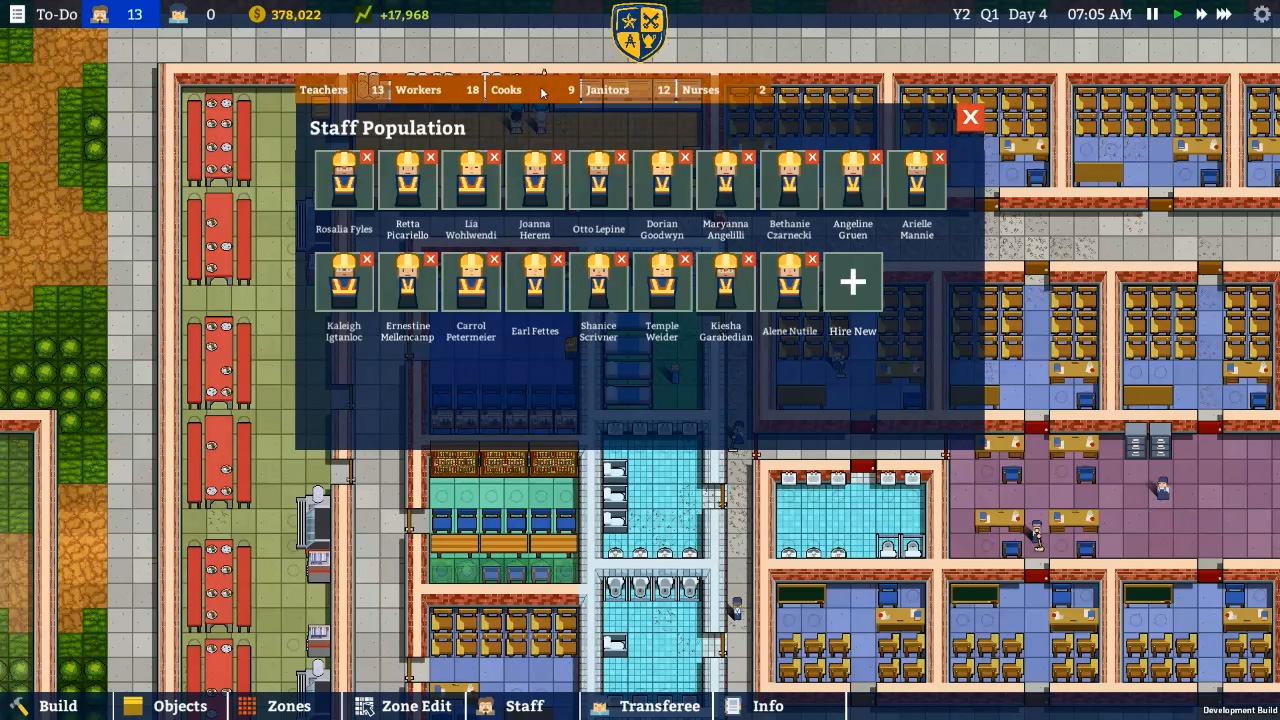Enable triple-speed fast forward
The height and width of the screenshot is (720, 1280).
pos(1224,14)
